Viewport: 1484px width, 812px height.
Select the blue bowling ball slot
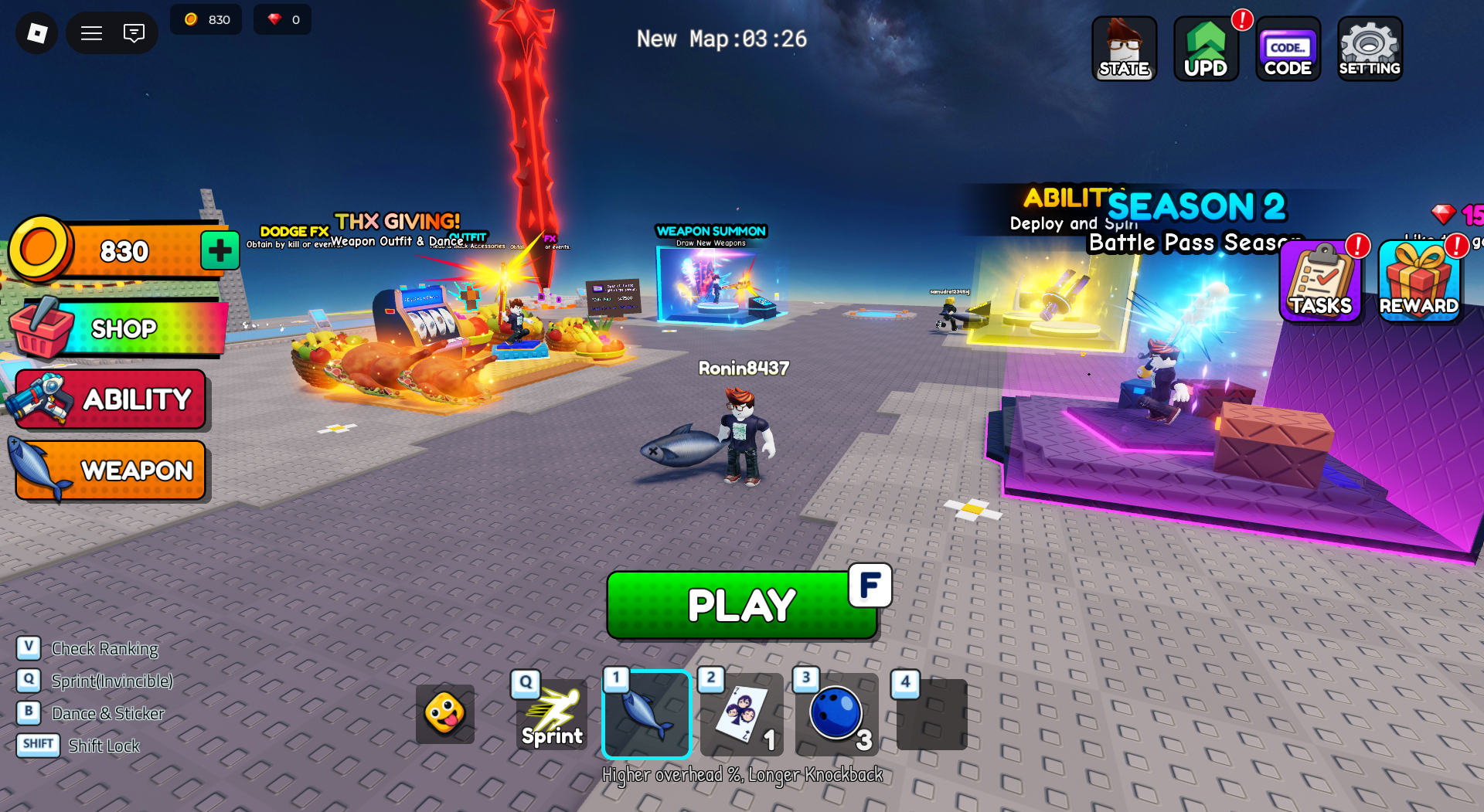[x=836, y=714]
